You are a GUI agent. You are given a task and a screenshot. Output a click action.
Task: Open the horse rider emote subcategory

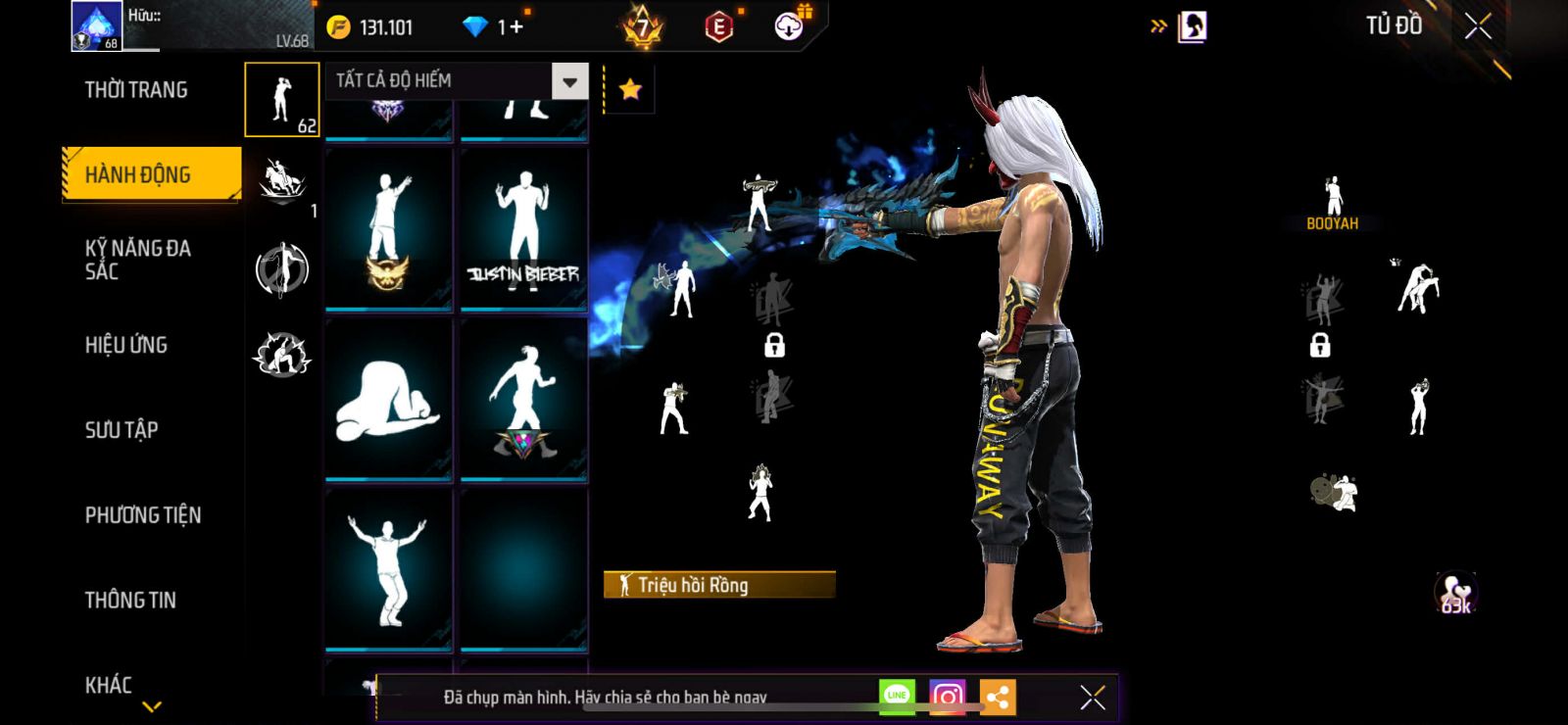282,183
